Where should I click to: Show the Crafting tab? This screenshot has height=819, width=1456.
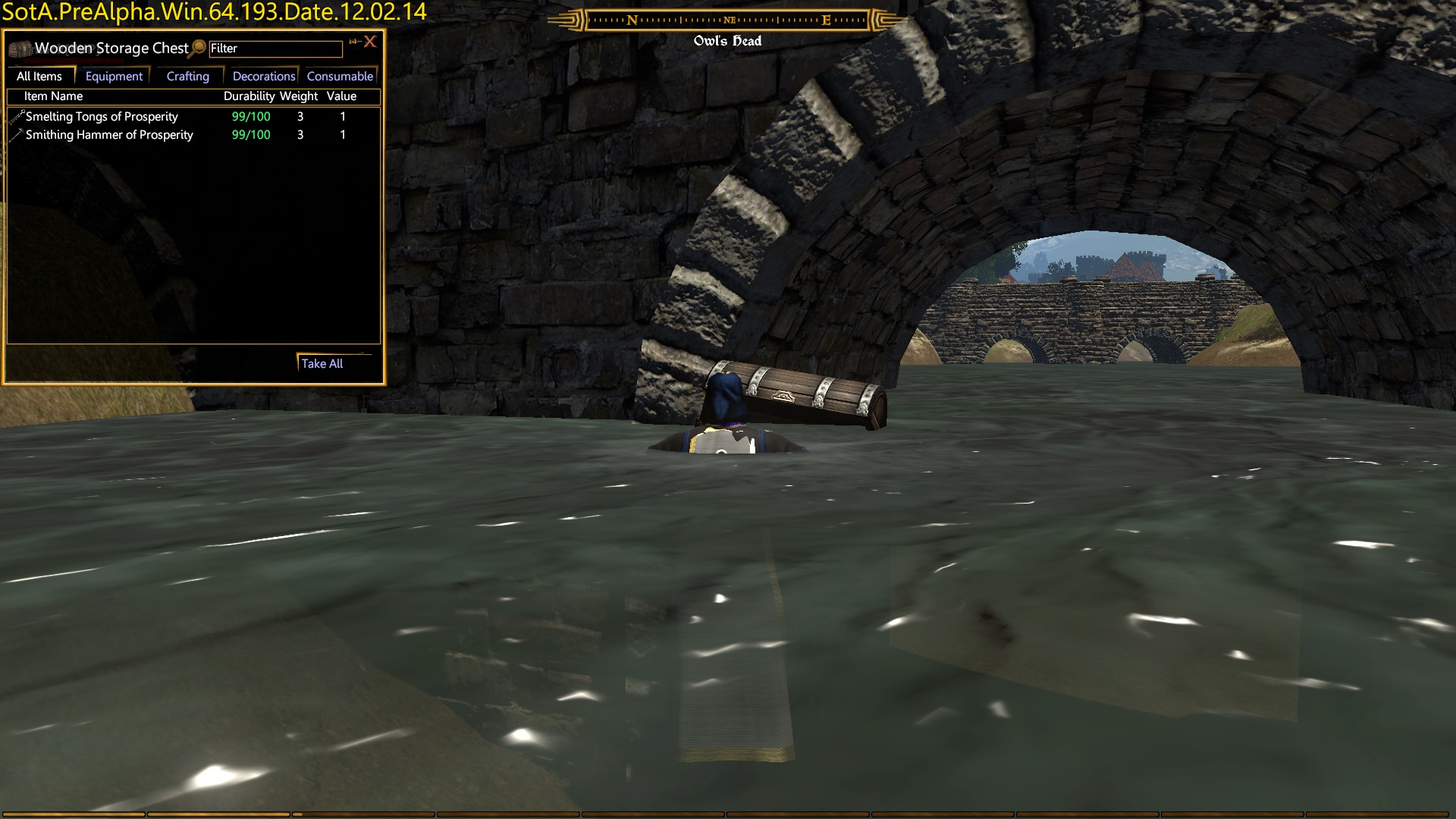click(187, 77)
